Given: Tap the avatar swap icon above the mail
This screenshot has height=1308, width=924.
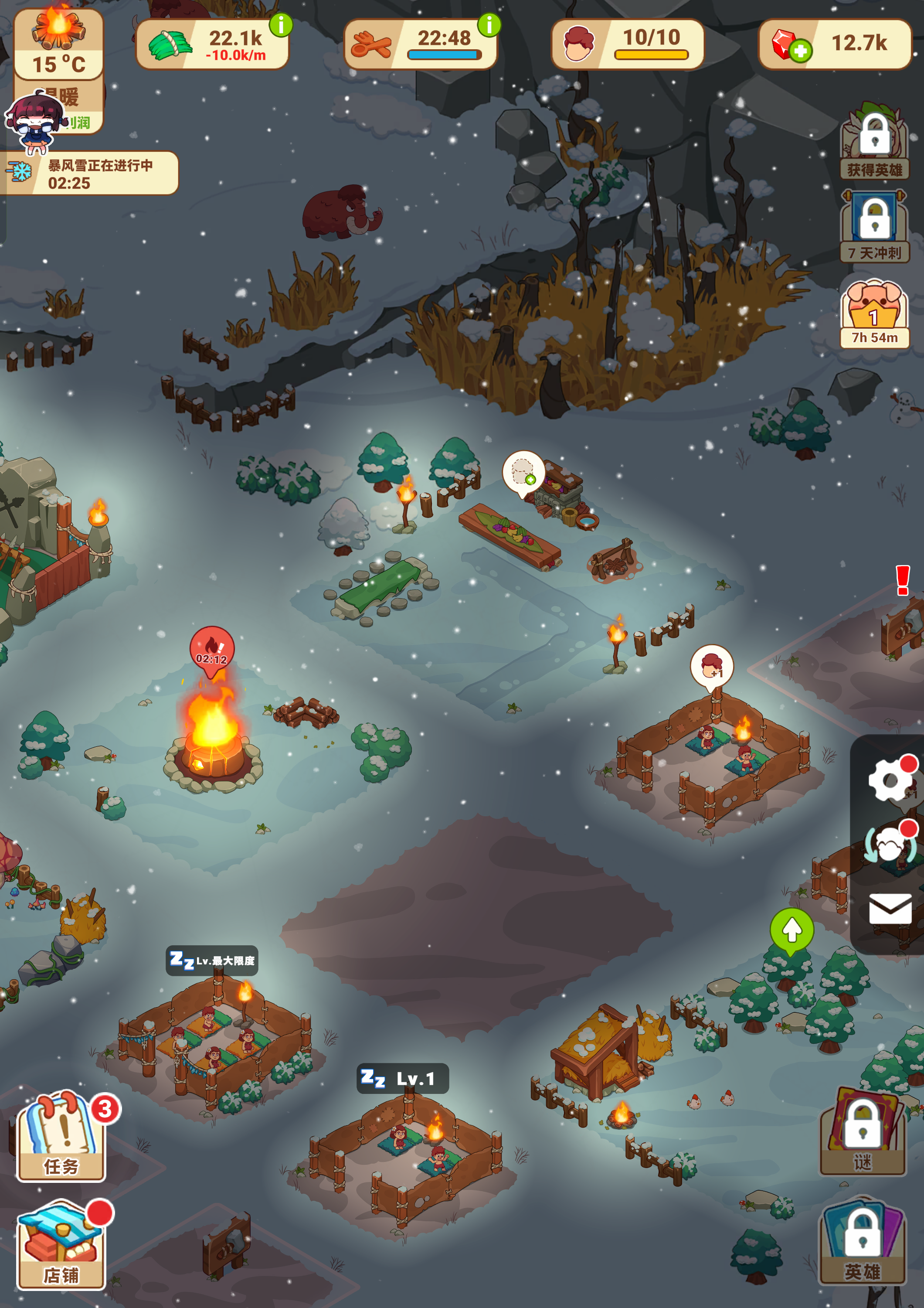Looking at the screenshot, I should click(x=890, y=843).
